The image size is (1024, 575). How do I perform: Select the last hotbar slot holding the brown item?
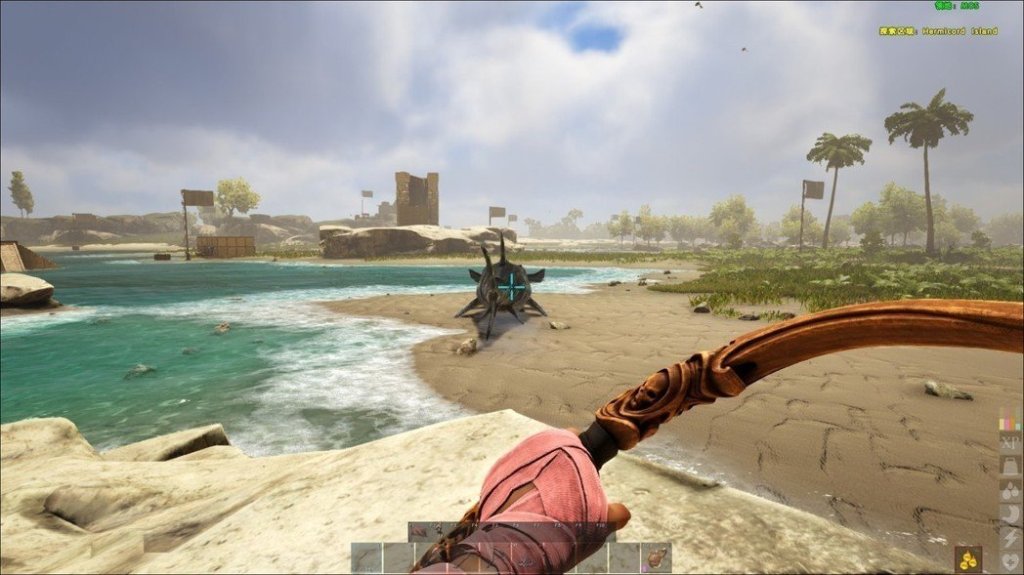pos(656,558)
